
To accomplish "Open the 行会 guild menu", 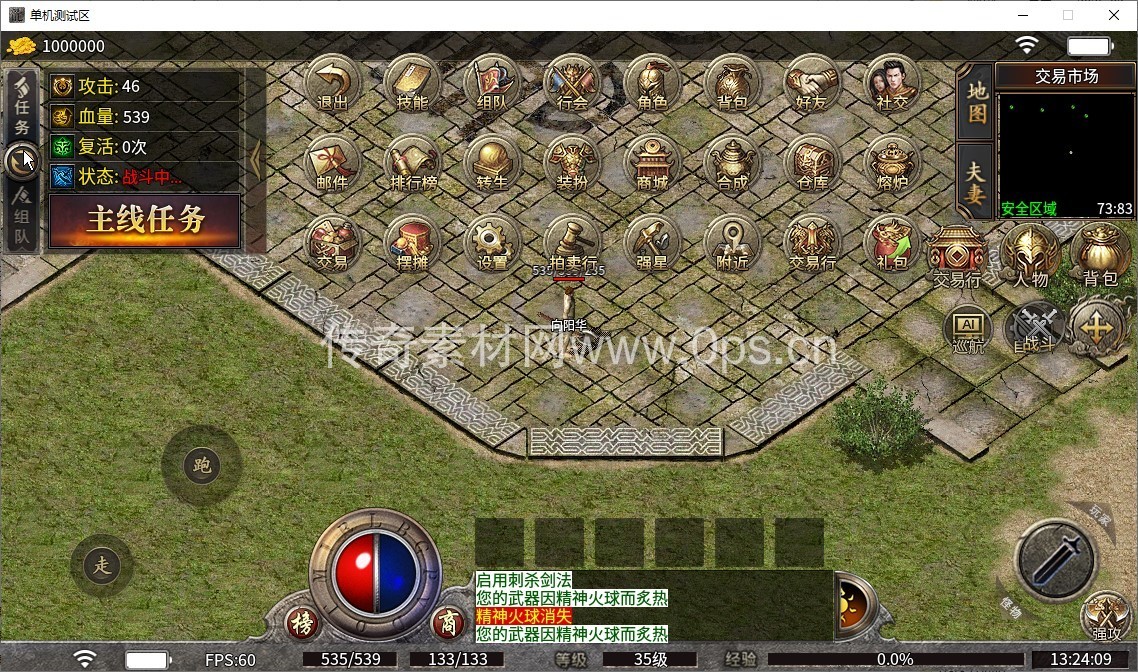I will (572, 82).
